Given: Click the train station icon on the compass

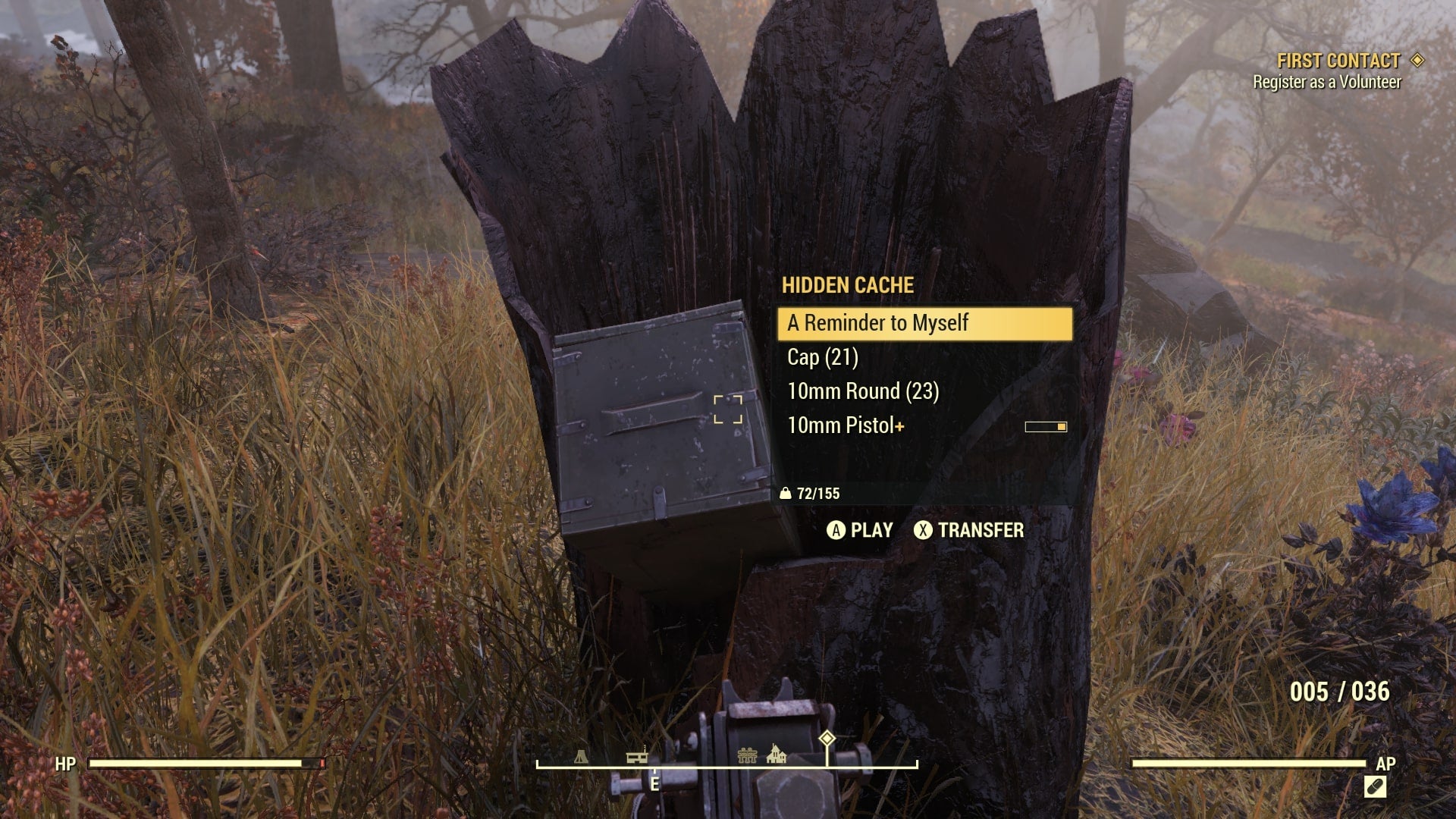Looking at the screenshot, I should click(635, 756).
